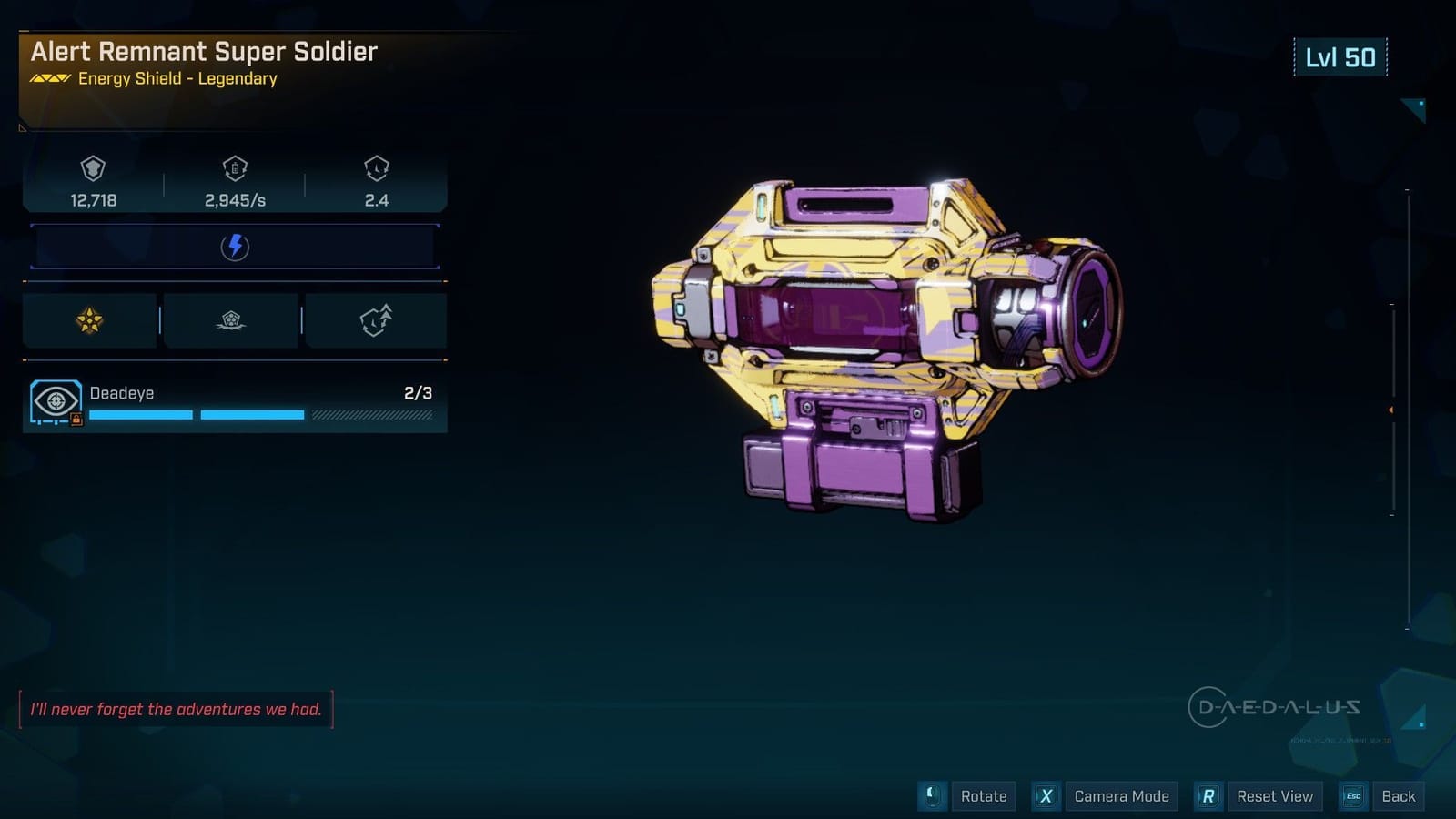Viewport: 1456px width, 819px height.
Task: Toggle Camera Mode with the X key prompt
Action: coord(1046,795)
